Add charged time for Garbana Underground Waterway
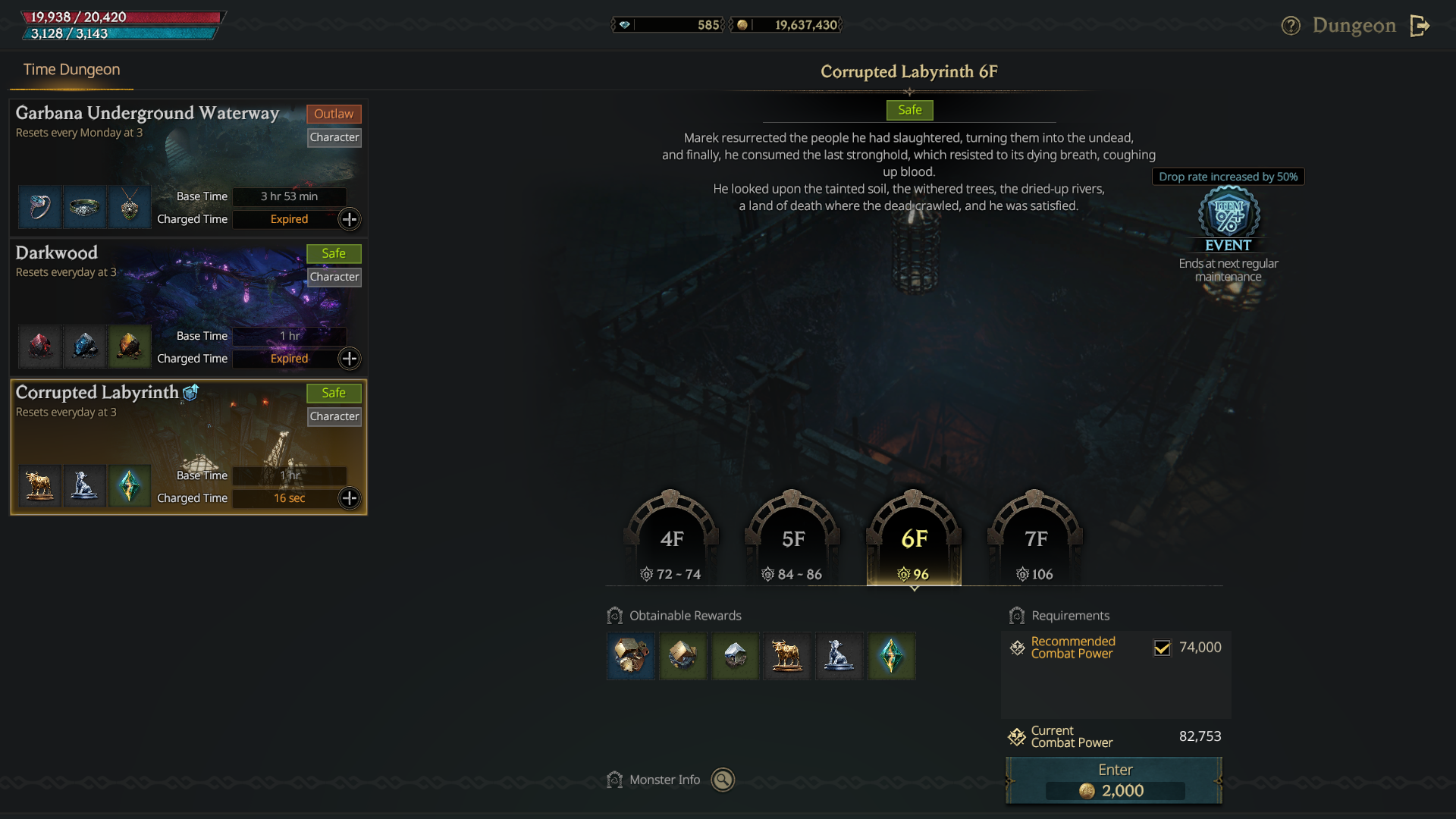Image resolution: width=1456 pixels, height=819 pixels. (x=349, y=219)
